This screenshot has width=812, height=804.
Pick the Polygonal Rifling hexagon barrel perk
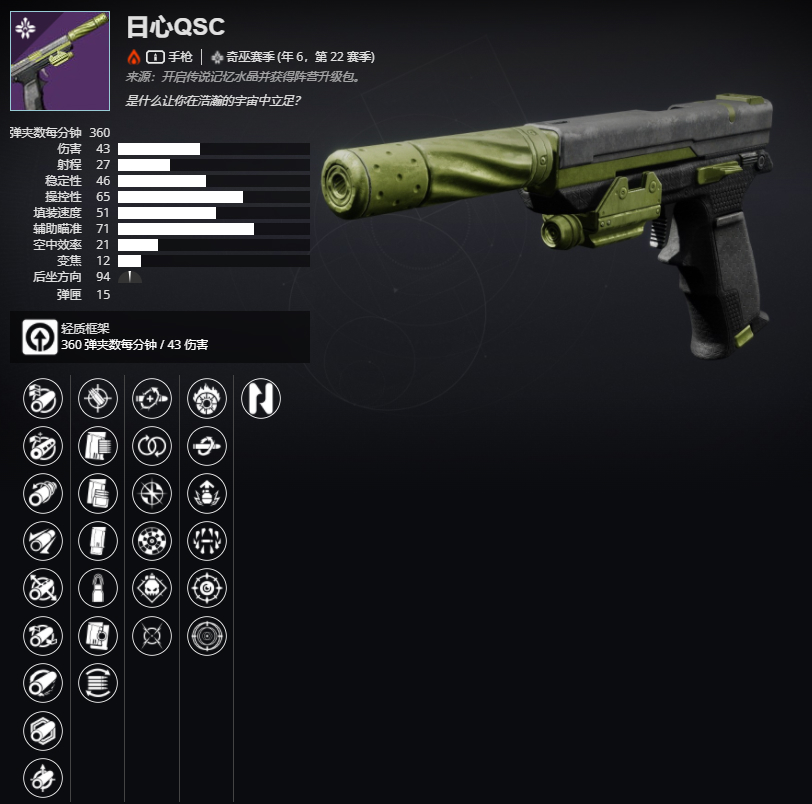click(x=43, y=730)
